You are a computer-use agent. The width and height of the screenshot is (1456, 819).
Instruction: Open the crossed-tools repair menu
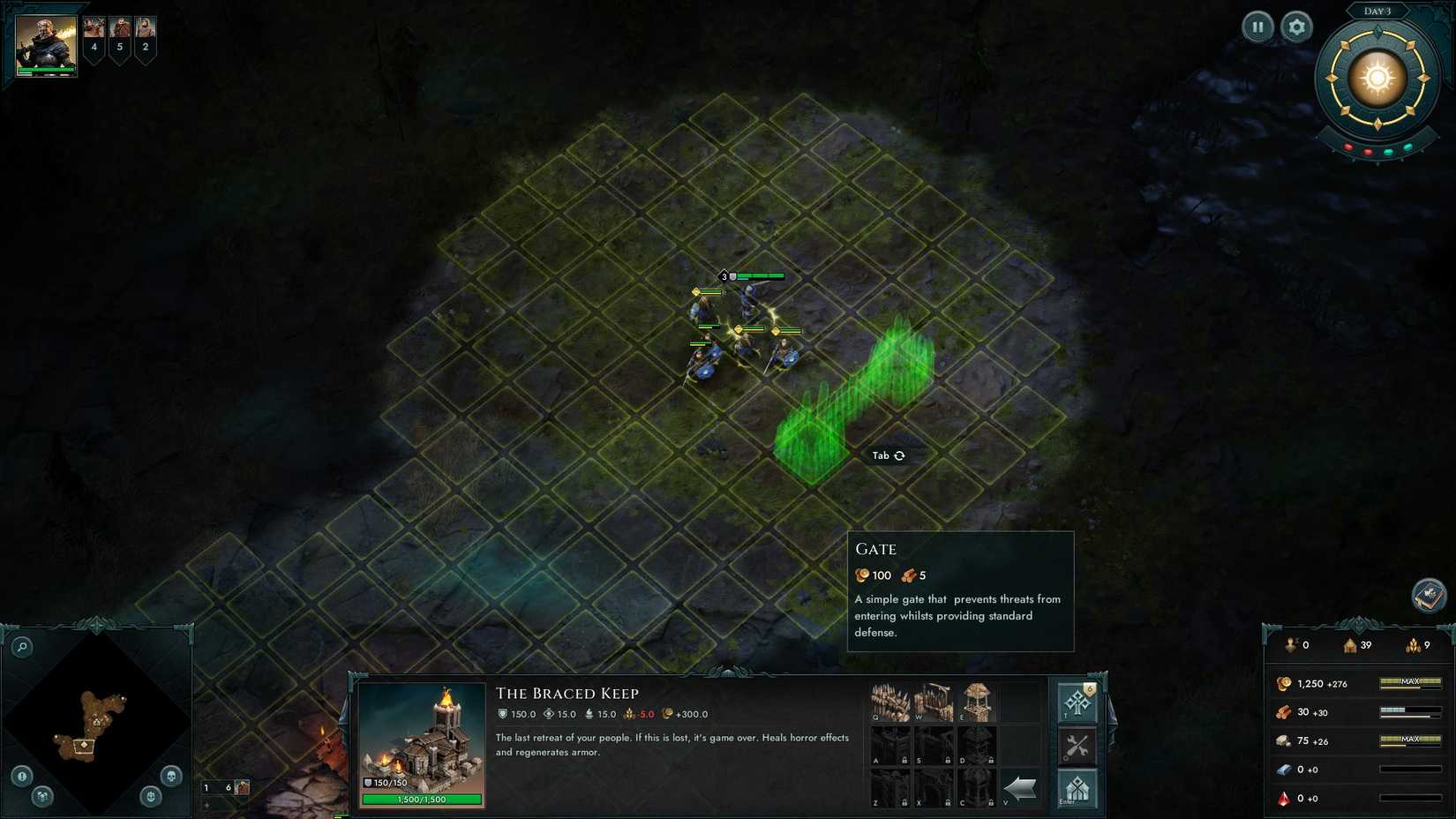pyautogui.click(x=1078, y=746)
